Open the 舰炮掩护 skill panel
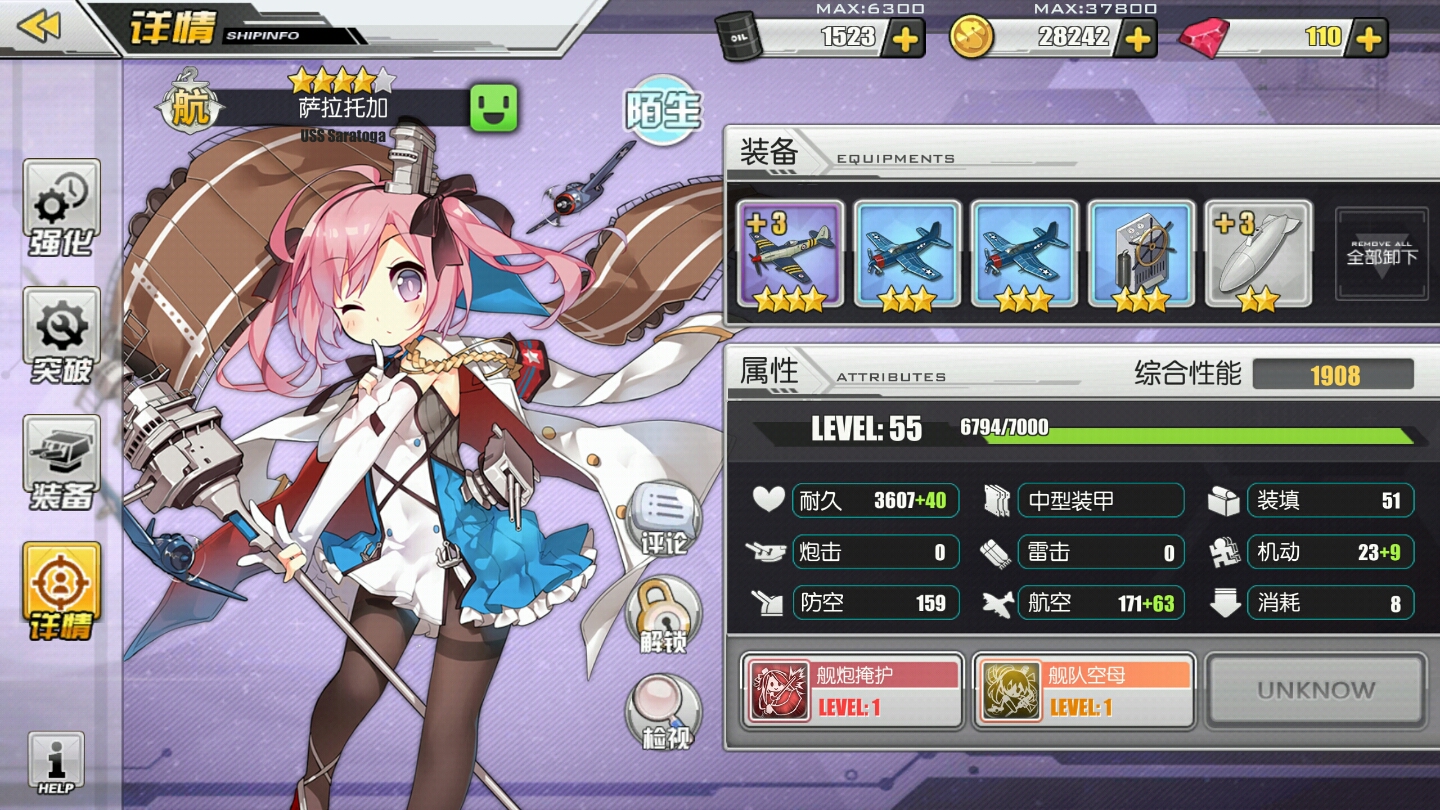This screenshot has height=810, width=1440. click(853, 691)
